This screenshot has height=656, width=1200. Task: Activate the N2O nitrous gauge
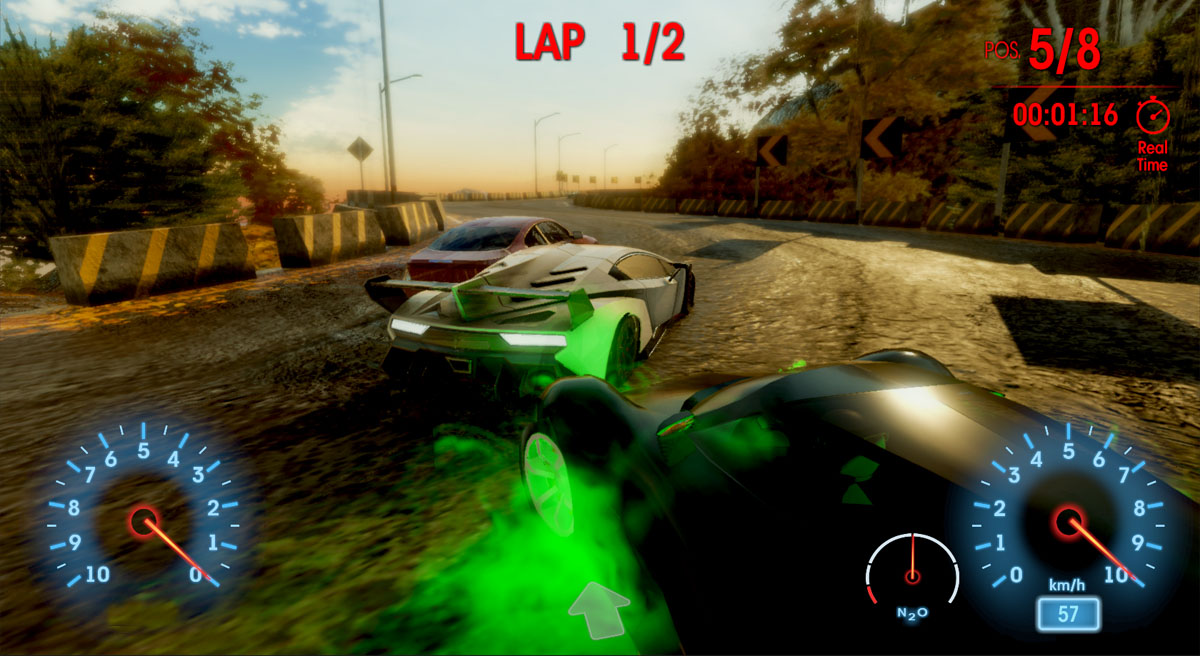point(912,575)
